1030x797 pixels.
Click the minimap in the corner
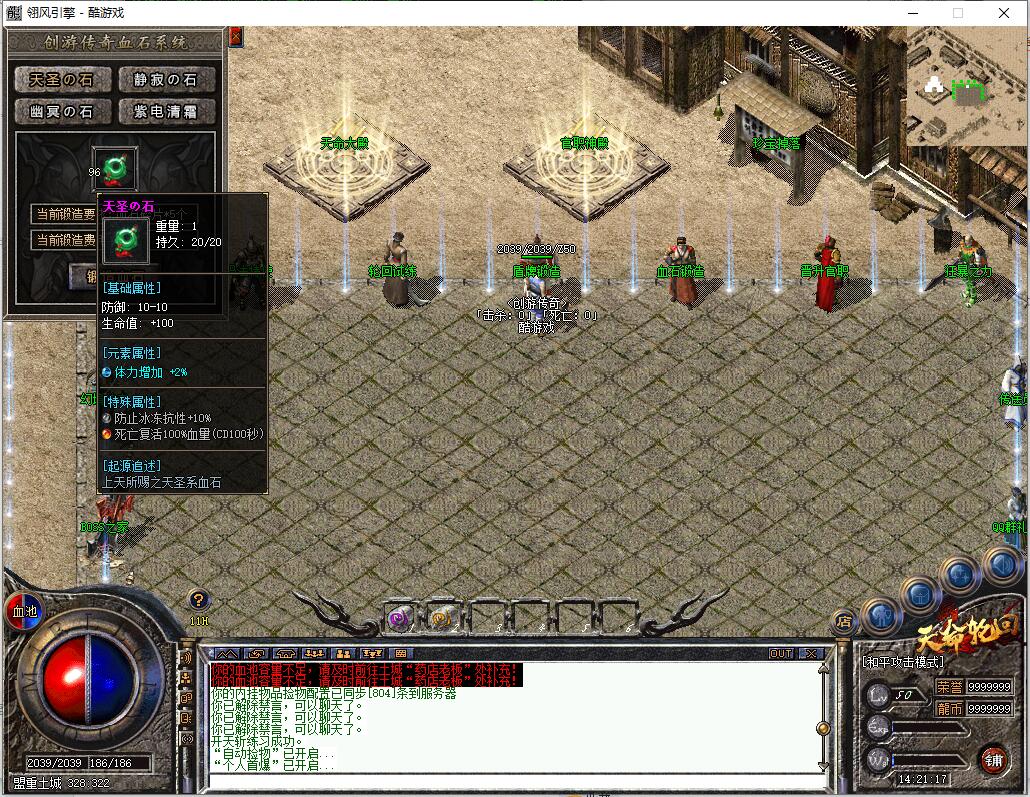[965, 85]
